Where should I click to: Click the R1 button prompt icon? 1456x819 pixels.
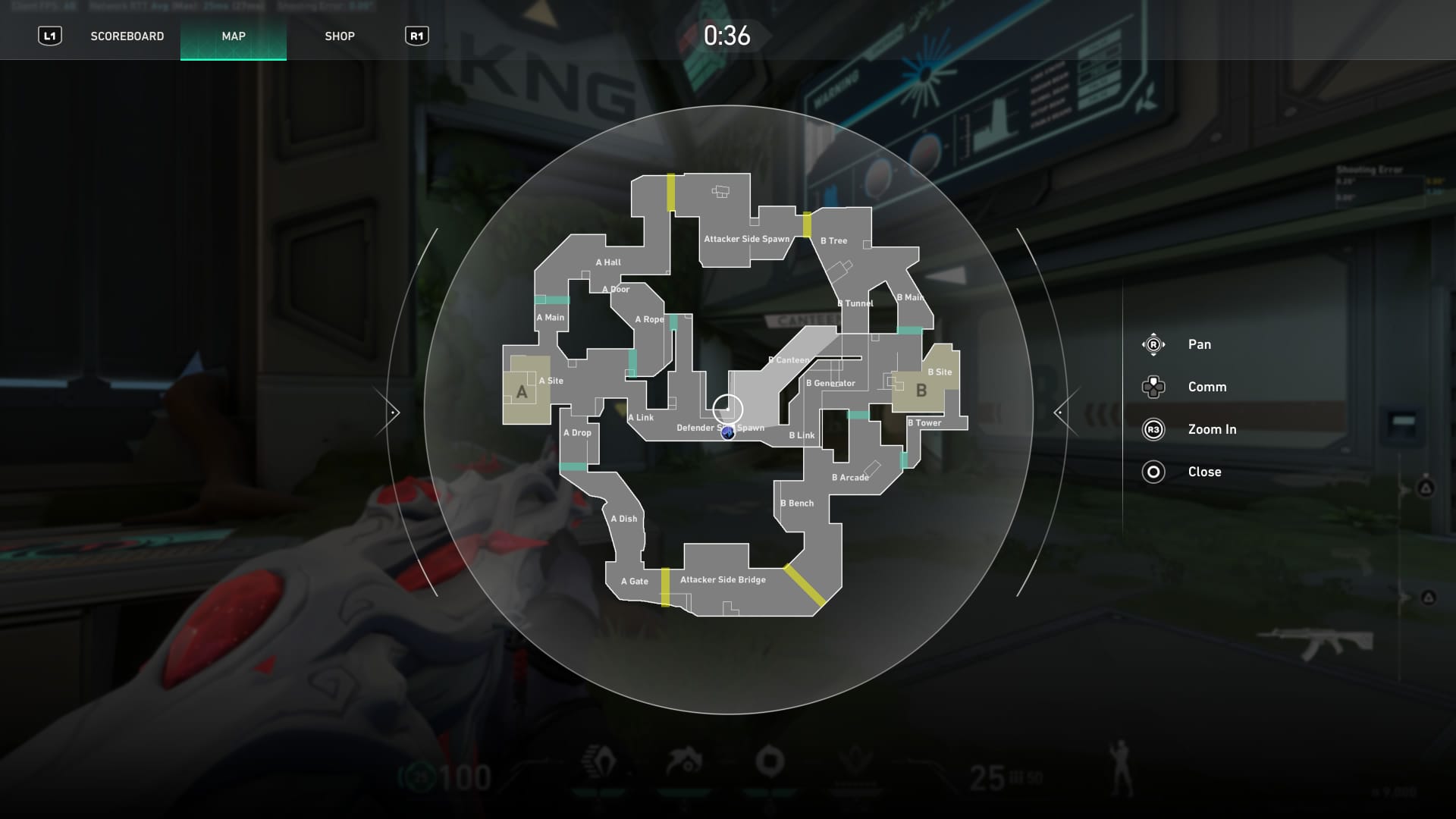coord(418,35)
